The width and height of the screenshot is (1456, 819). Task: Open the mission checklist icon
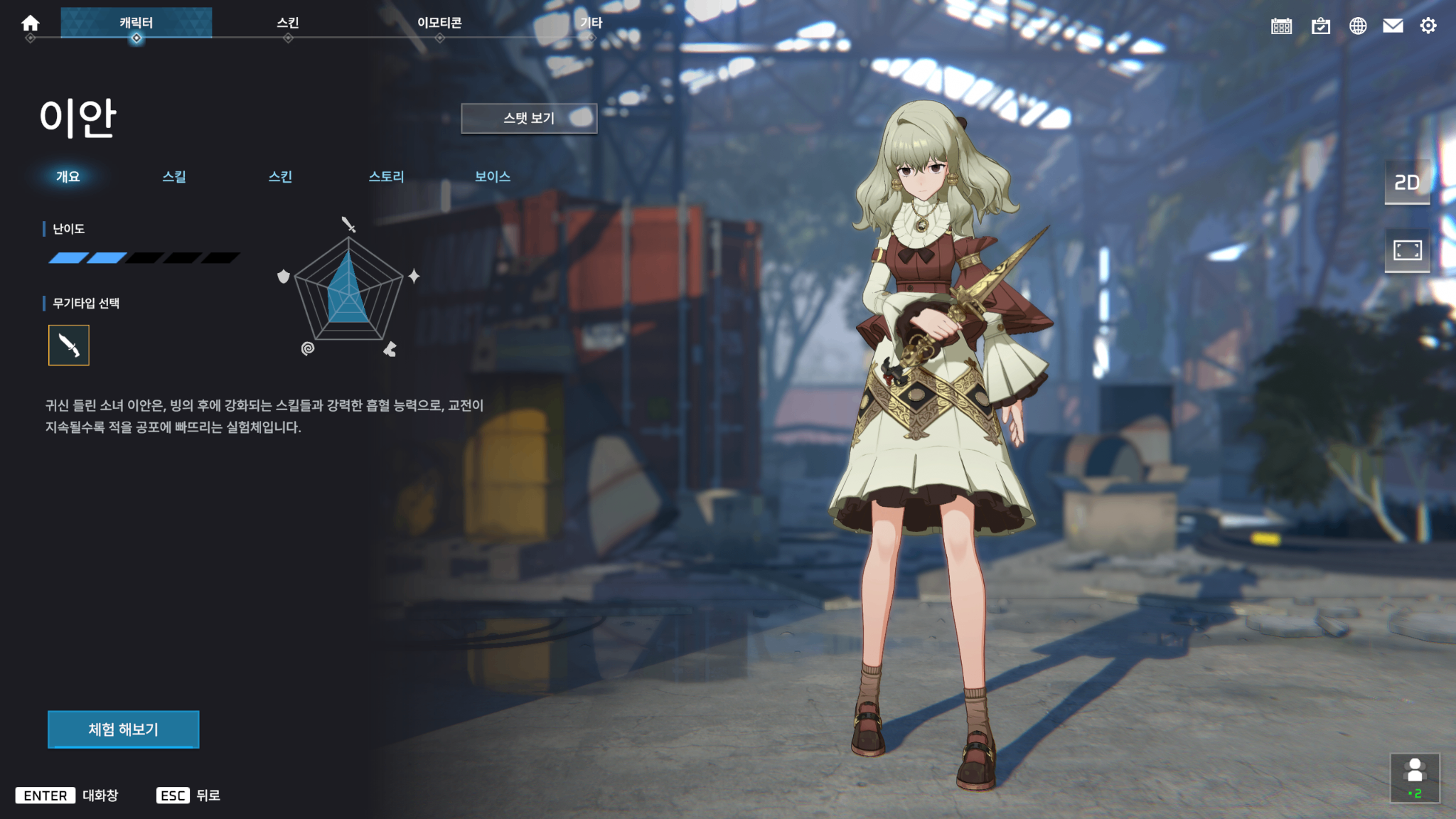[1320, 26]
